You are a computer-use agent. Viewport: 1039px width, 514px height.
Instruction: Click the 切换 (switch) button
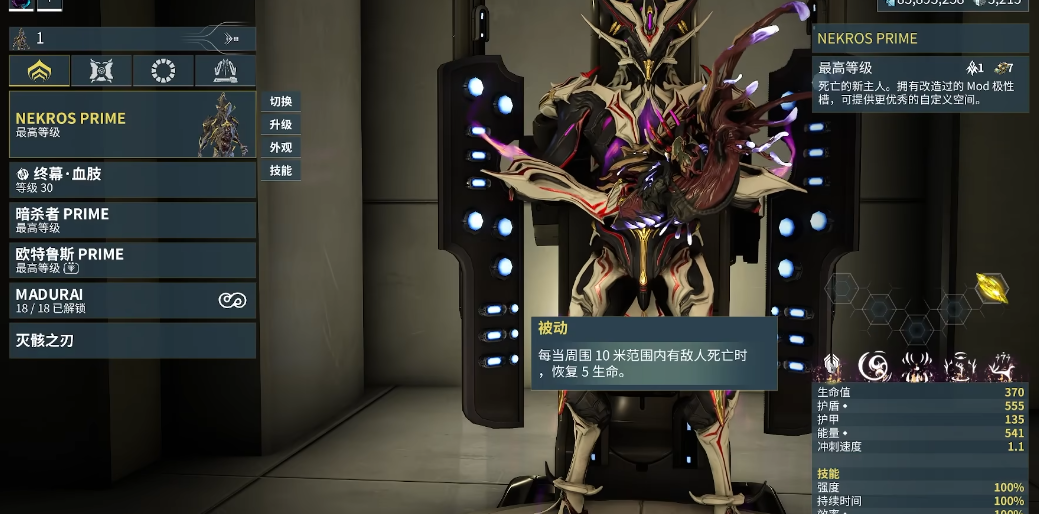[x=281, y=102]
